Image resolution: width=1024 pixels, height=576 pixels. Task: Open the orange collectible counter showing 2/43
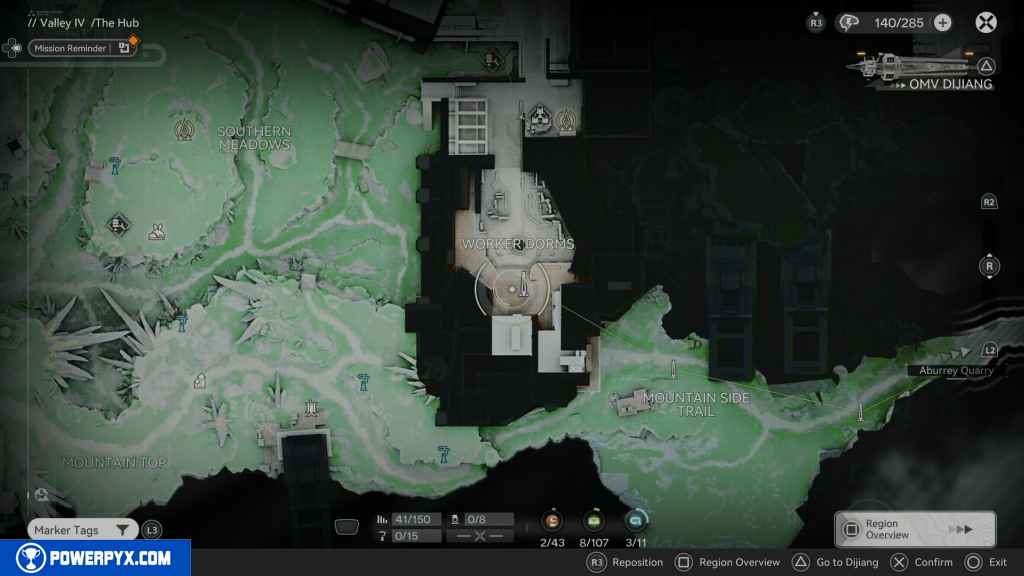click(552, 521)
